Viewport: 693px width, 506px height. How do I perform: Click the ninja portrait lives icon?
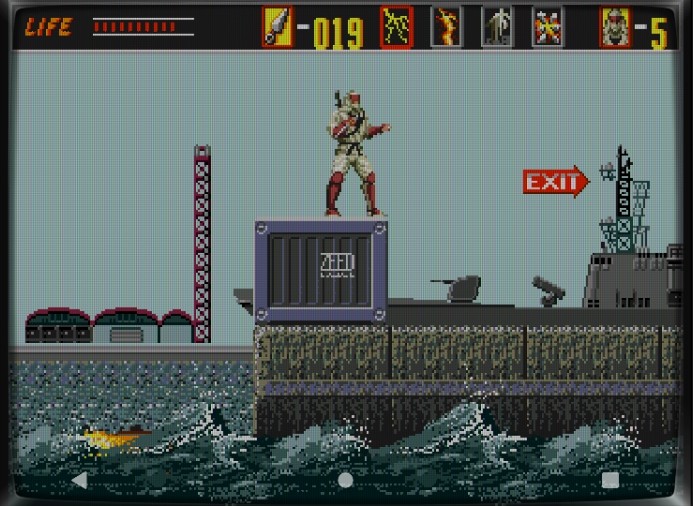click(x=615, y=27)
